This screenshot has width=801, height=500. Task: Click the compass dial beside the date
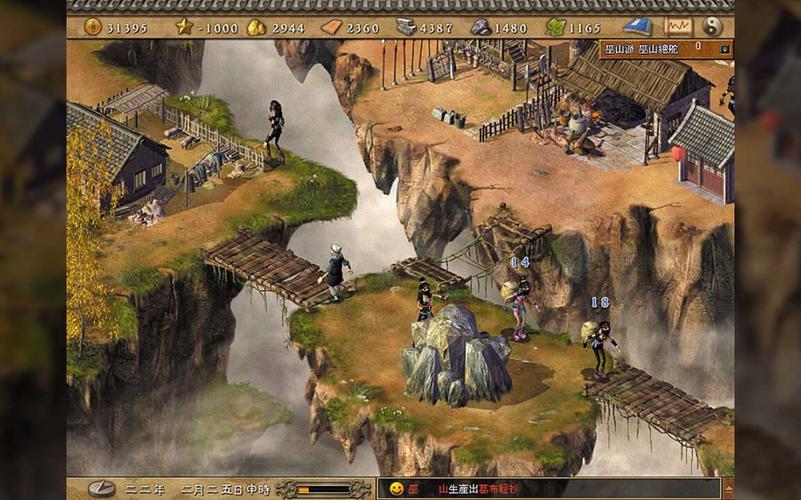point(101,489)
